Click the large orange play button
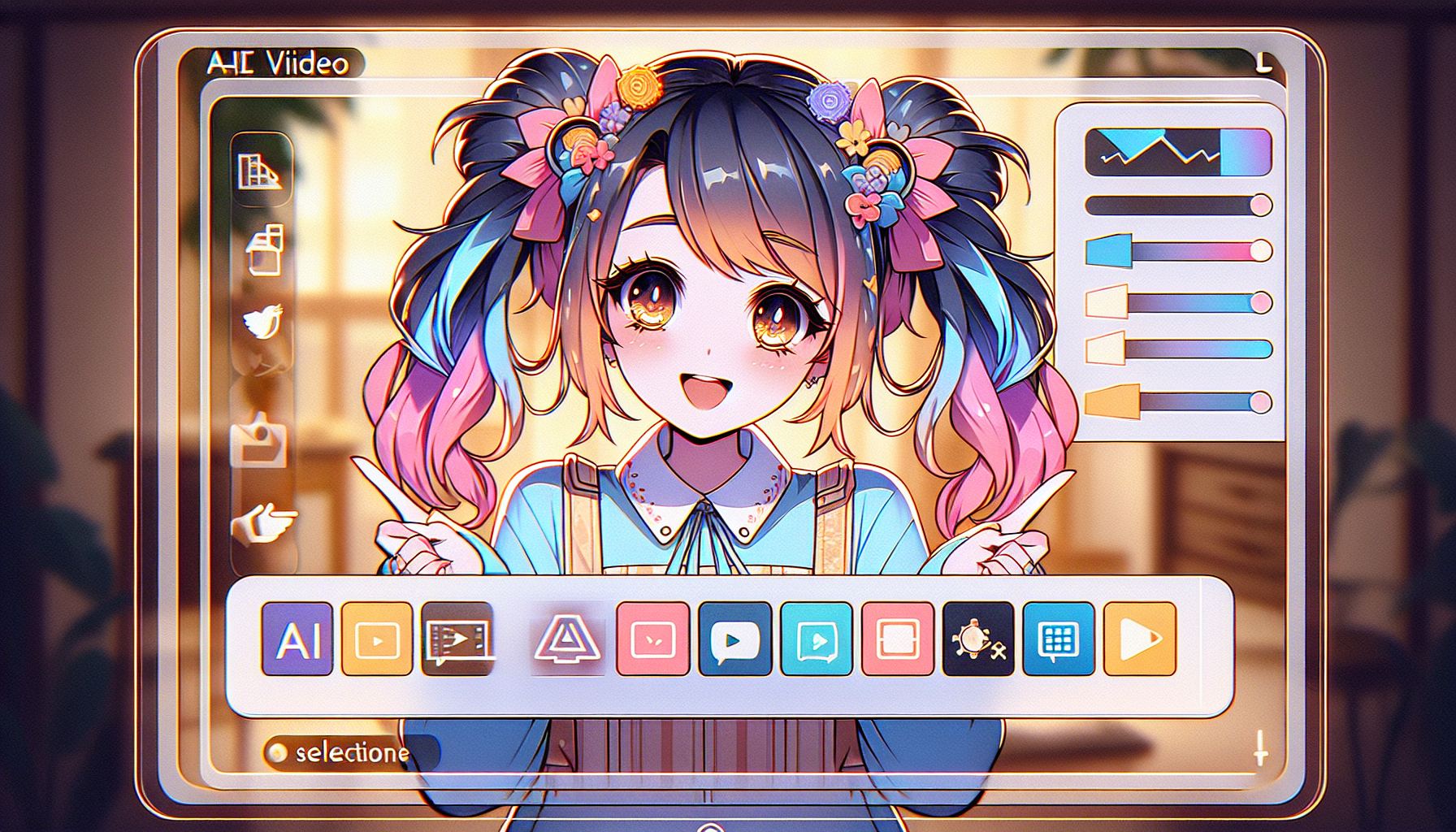1456x832 pixels. tap(1139, 639)
